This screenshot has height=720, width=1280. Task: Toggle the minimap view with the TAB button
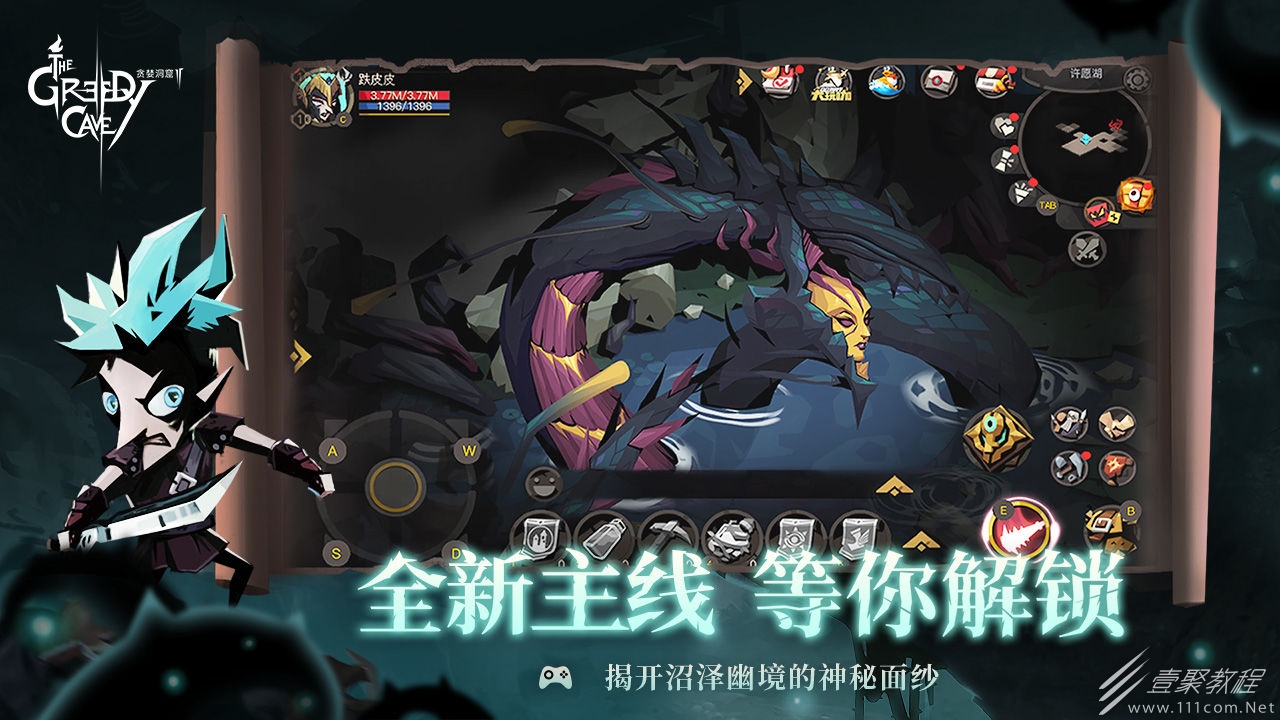pos(1048,205)
